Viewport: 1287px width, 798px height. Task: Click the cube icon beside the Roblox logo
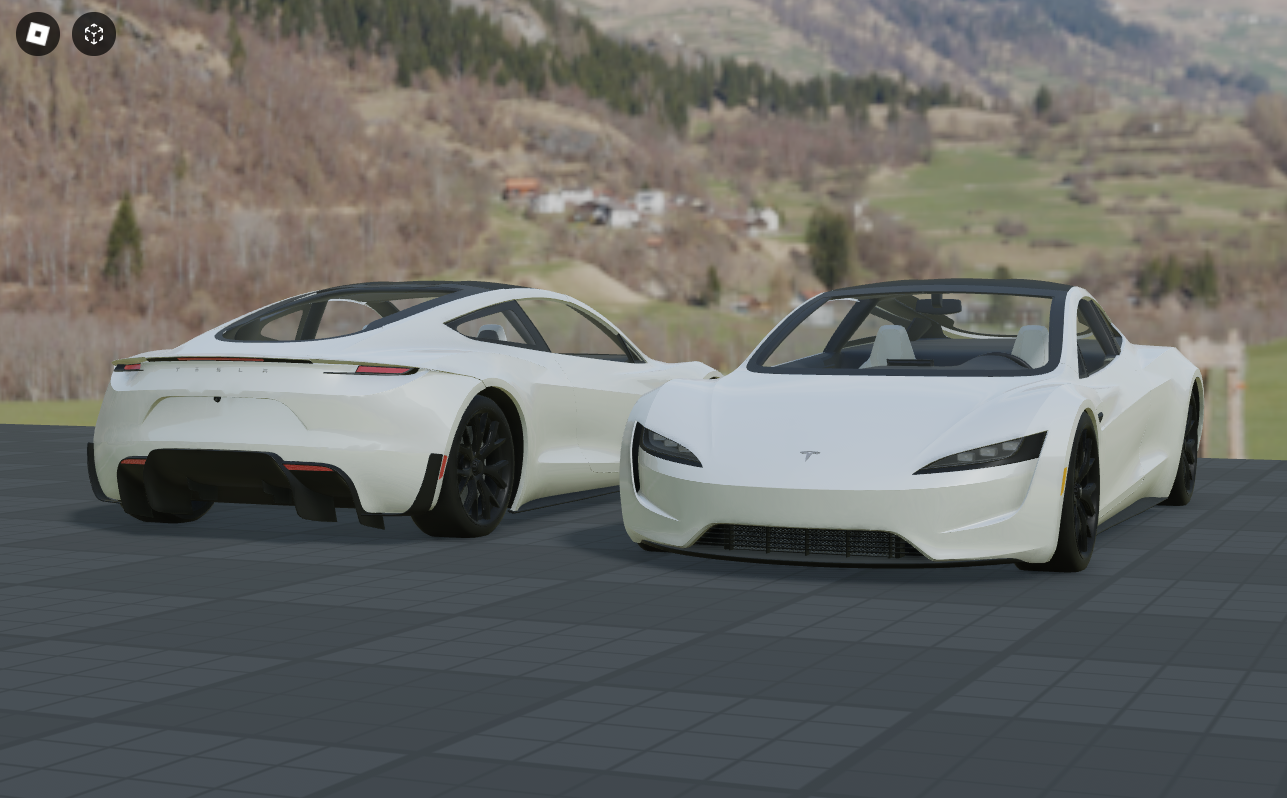(x=94, y=34)
